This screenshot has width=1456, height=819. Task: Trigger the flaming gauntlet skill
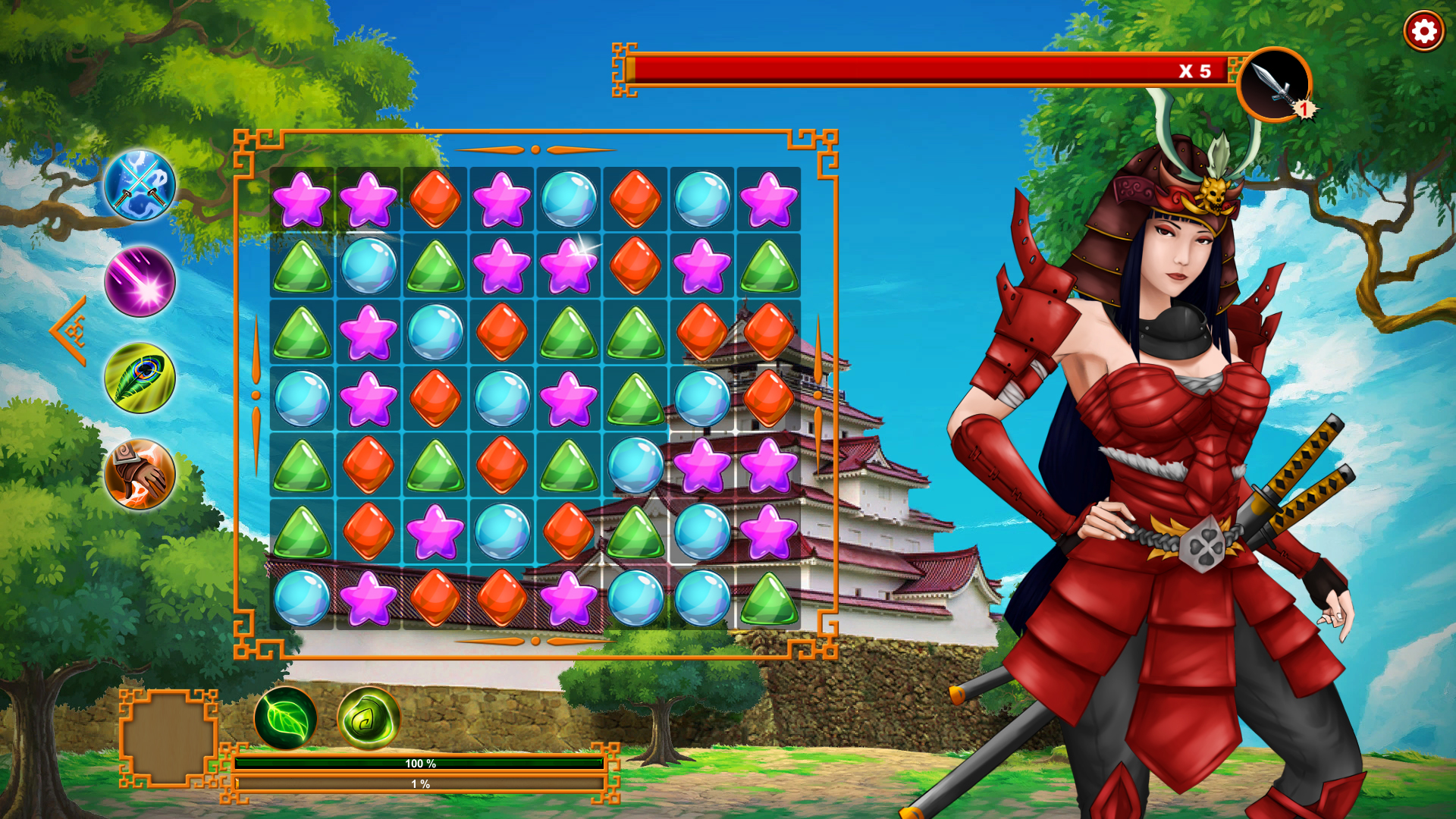(140, 472)
